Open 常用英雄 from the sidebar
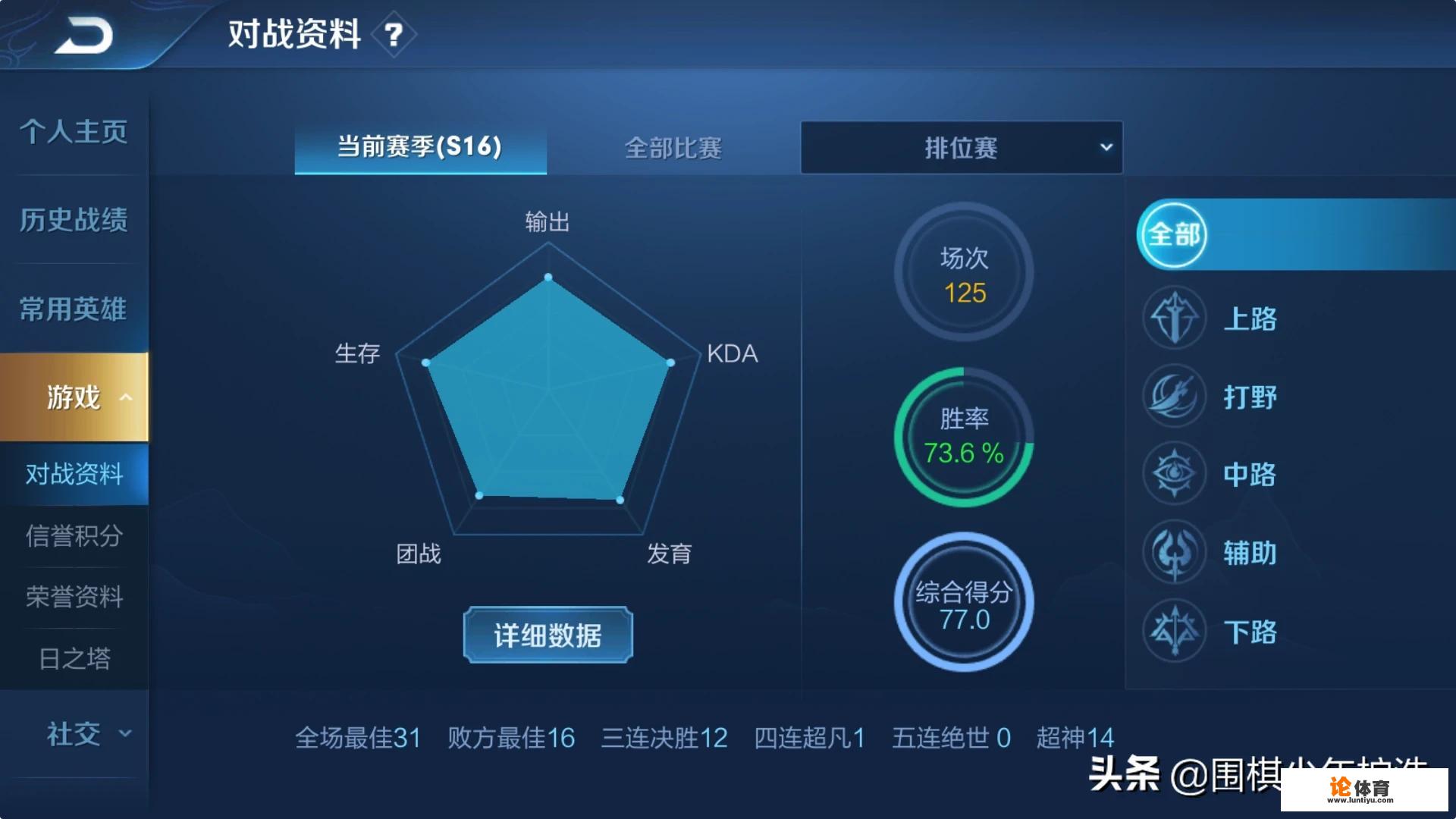The width and height of the screenshot is (1456, 819). [x=71, y=308]
